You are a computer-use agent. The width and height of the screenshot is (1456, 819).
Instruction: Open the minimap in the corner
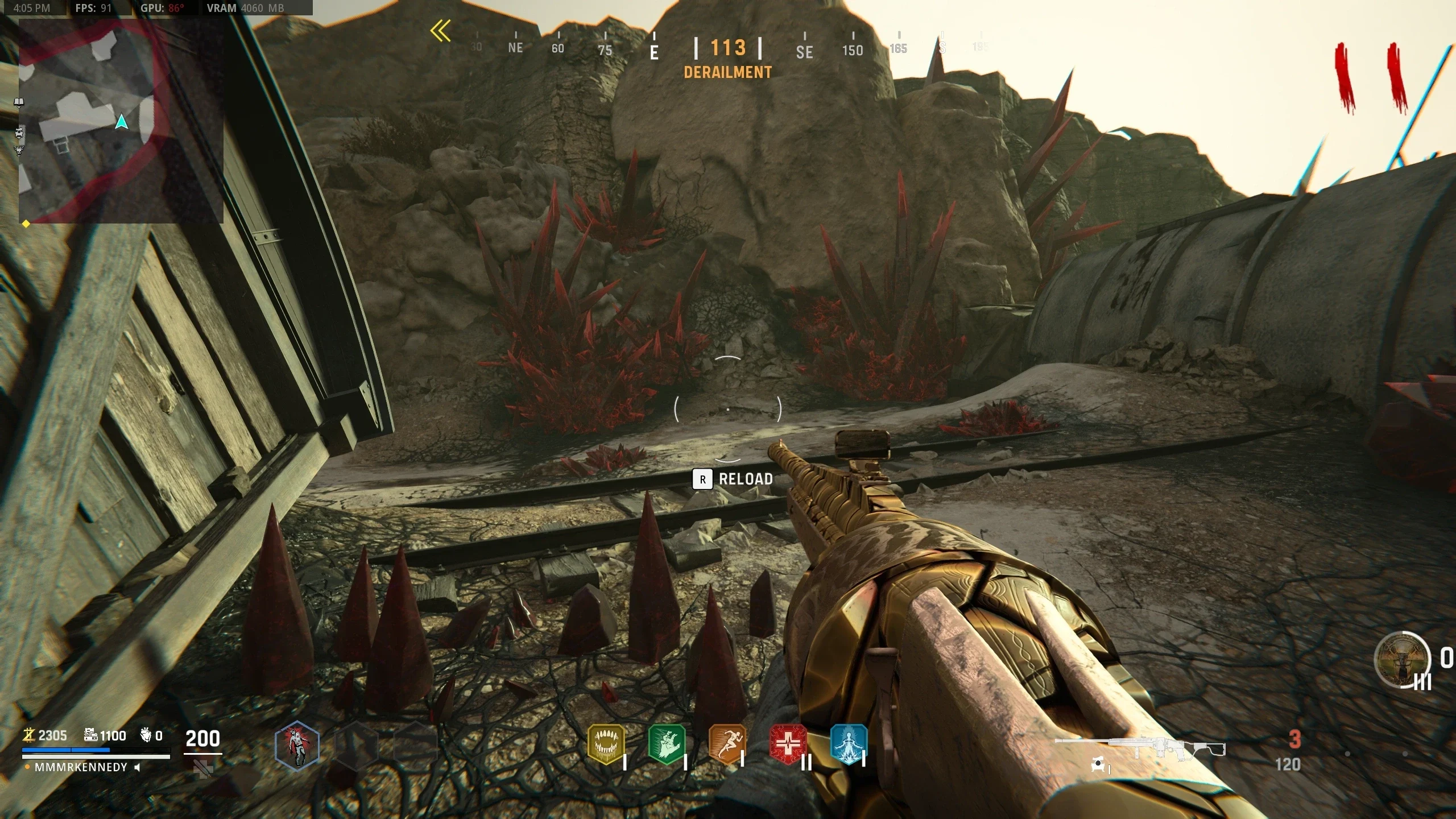point(121,121)
